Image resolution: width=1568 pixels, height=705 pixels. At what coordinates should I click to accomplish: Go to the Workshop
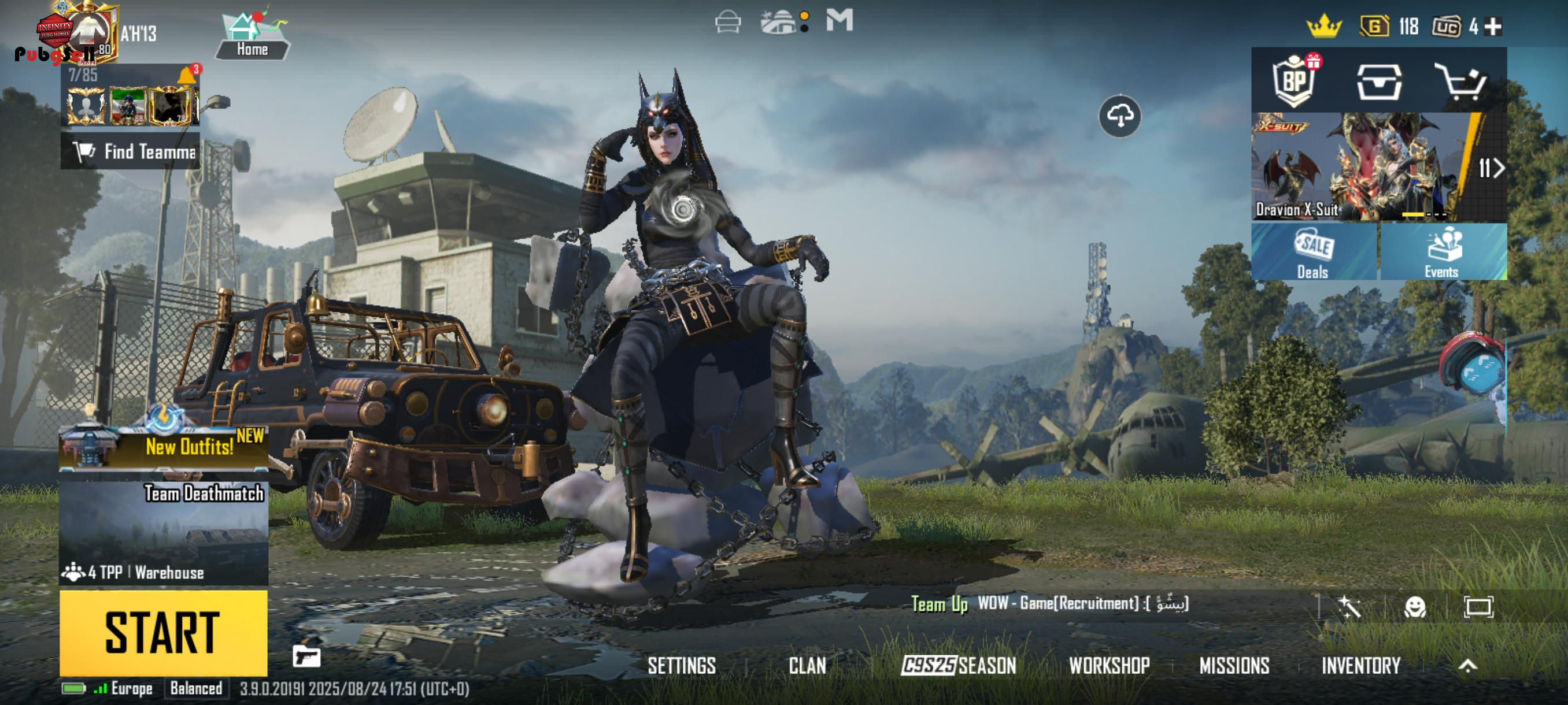[1109, 666]
